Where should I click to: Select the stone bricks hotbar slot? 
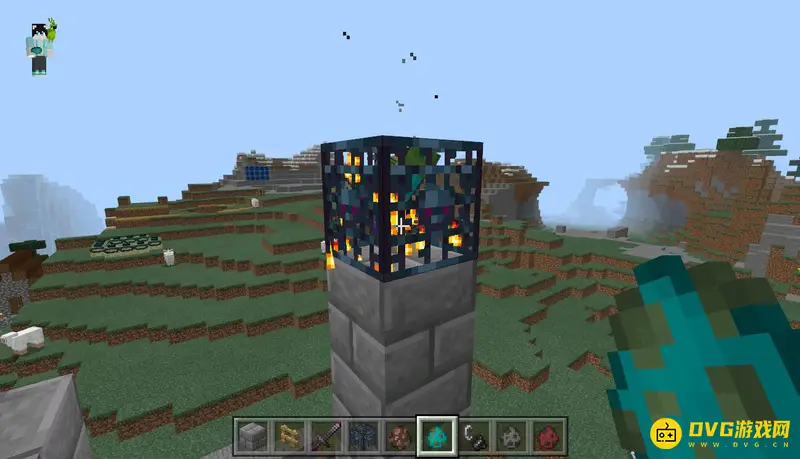coord(252,435)
